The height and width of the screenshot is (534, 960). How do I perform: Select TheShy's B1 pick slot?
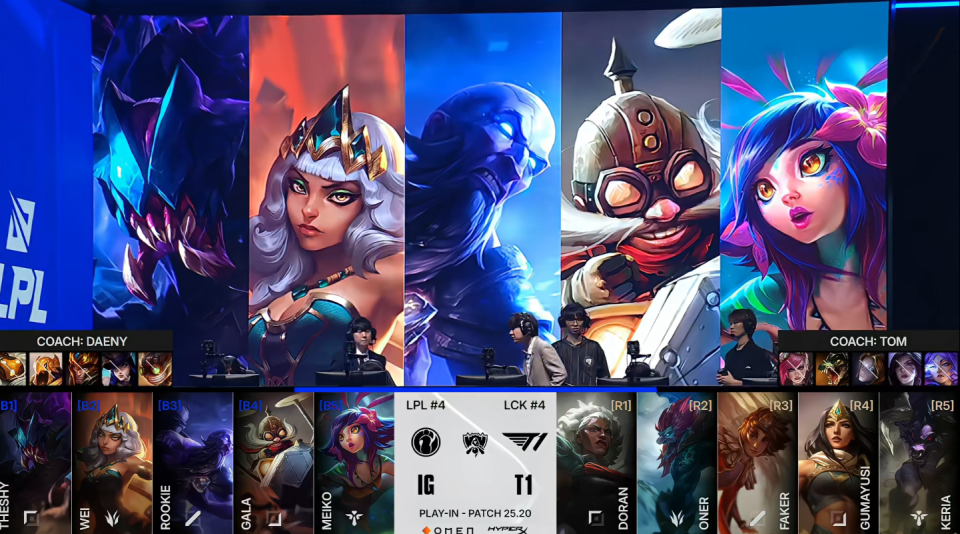(x=36, y=462)
